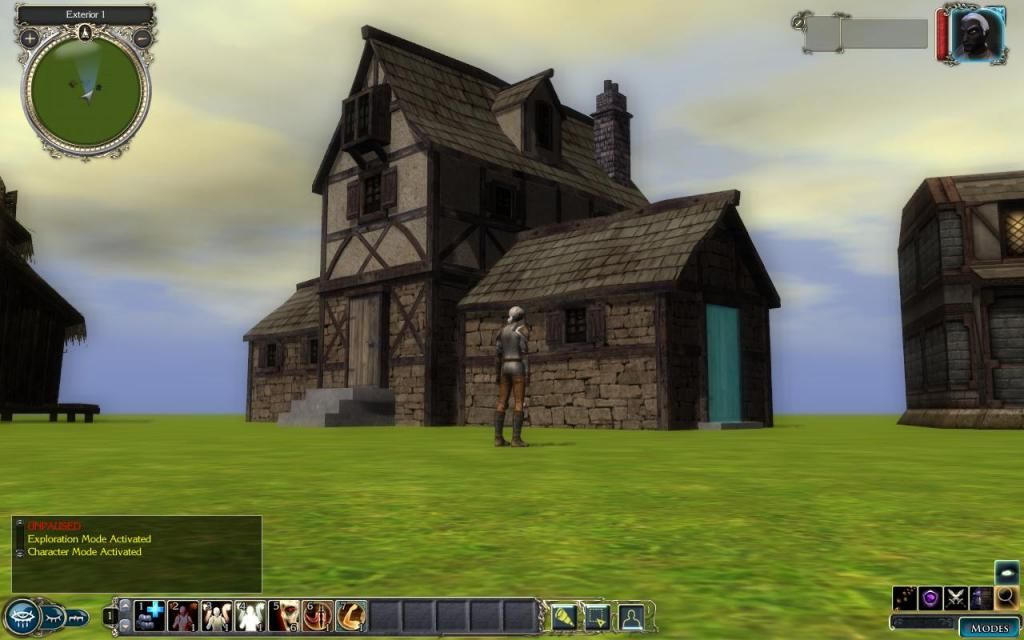Use hotbar slot 1 healing kit
The width and height of the screenshot is (1024, 640).
[x=150, y=616]
